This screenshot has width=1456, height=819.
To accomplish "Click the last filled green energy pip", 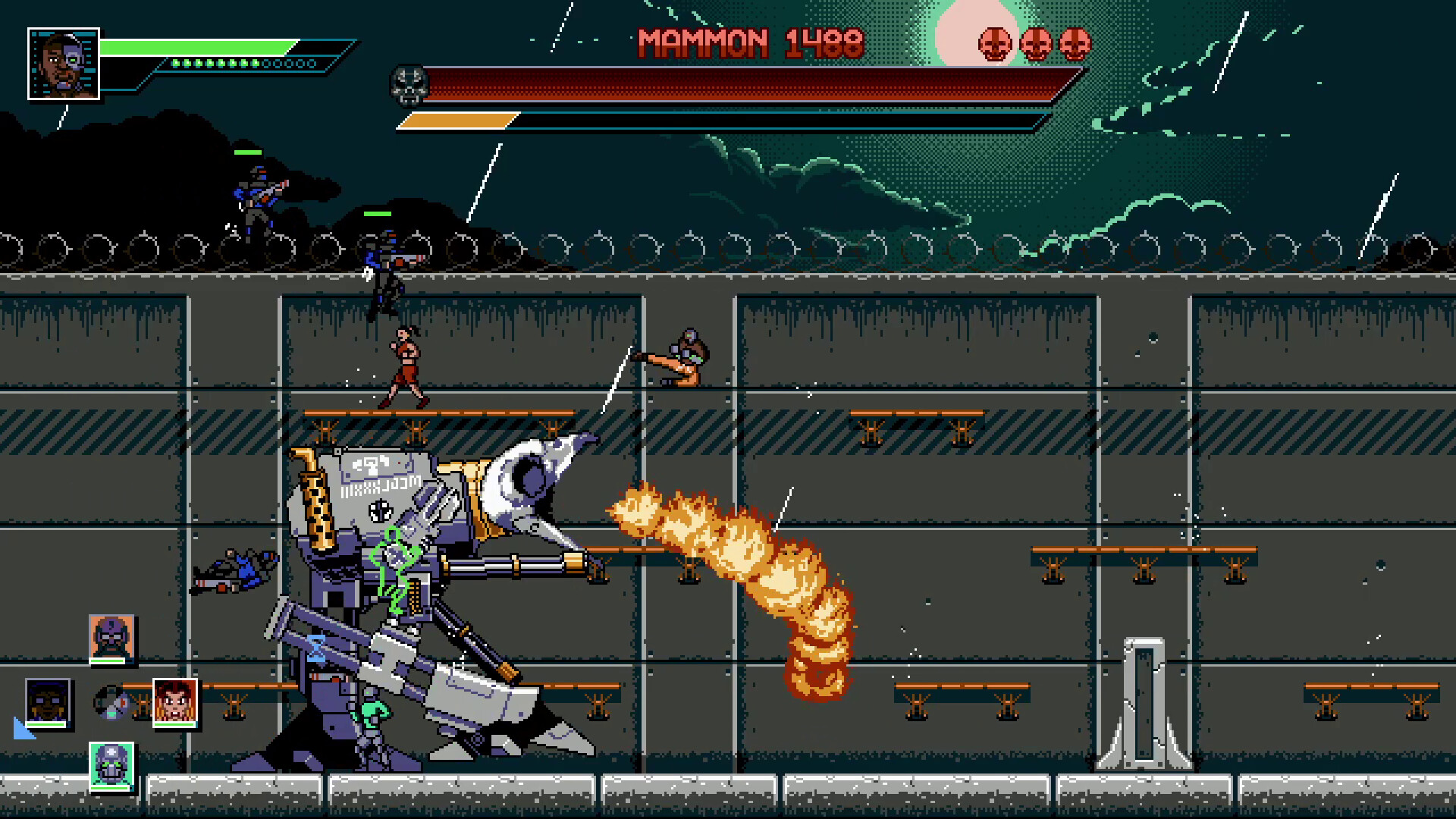I will pyautogui.click(x=255, y=62).
